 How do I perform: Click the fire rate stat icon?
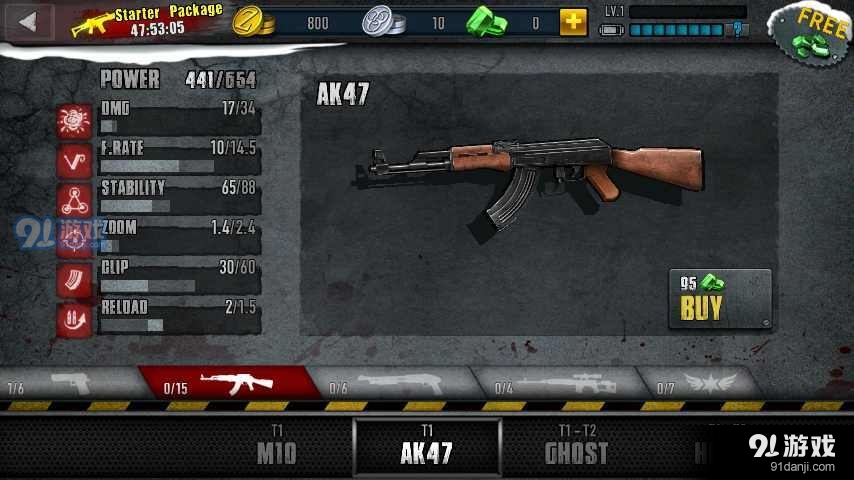[74, 160]
